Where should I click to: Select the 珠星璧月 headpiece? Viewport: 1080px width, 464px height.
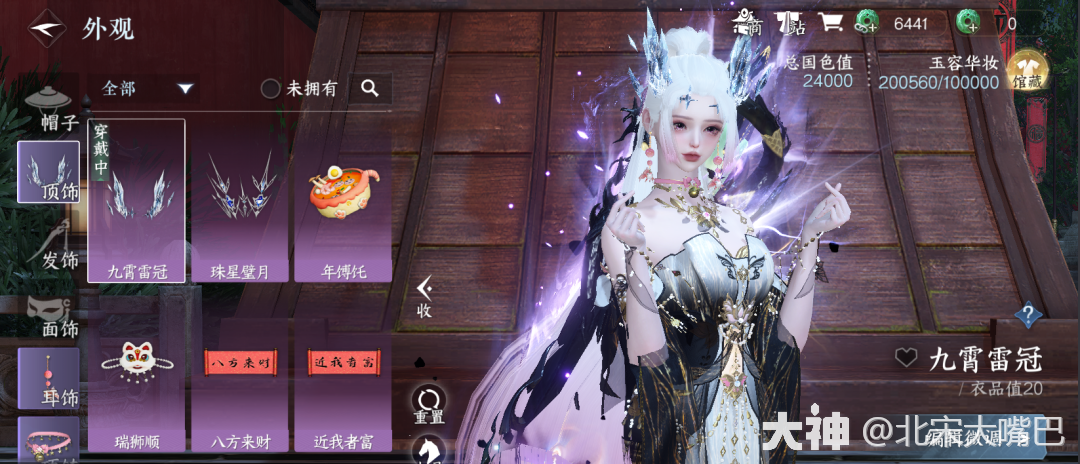(x=240, y=202)
